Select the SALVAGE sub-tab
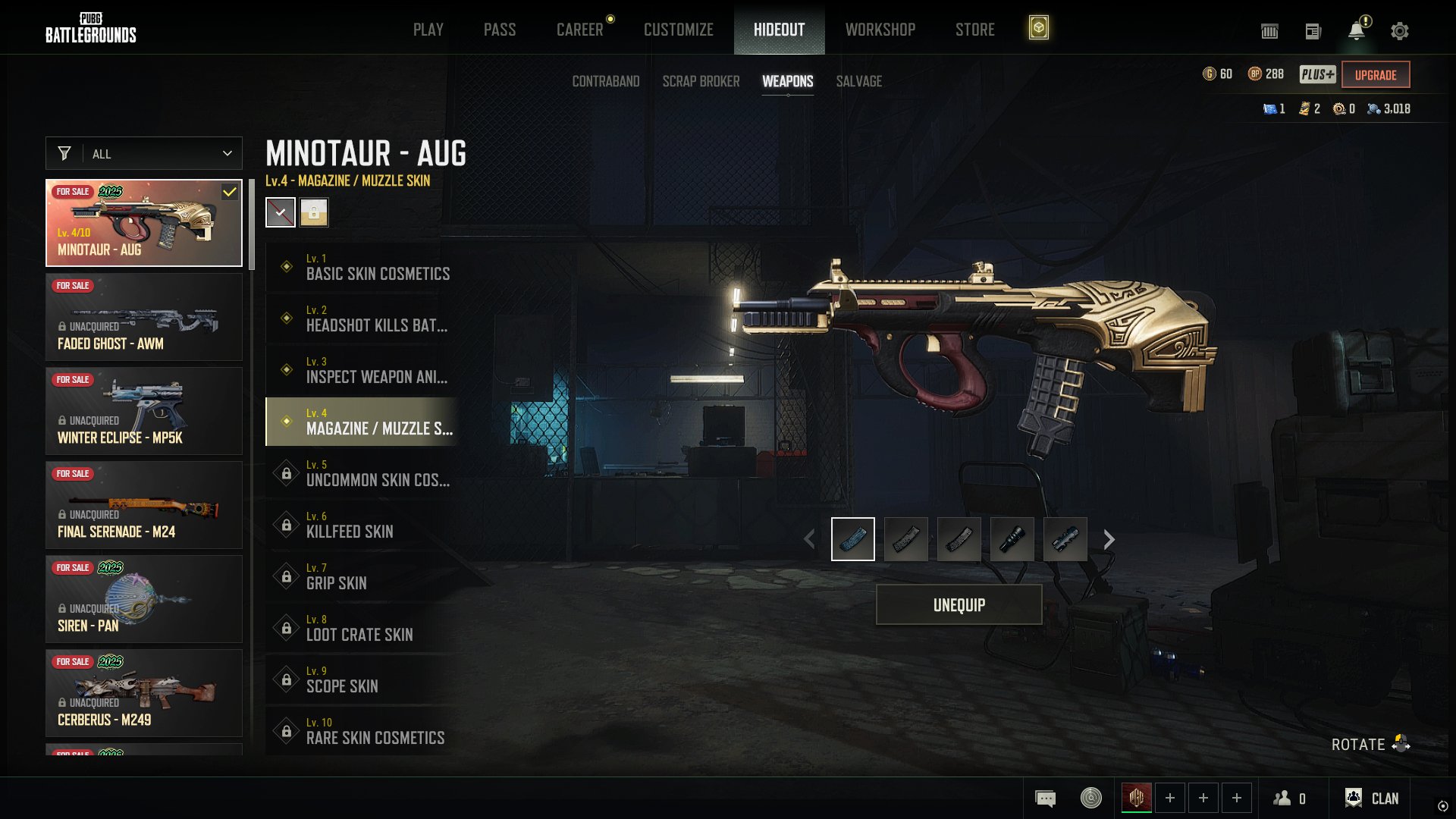 tap(858, 81)
